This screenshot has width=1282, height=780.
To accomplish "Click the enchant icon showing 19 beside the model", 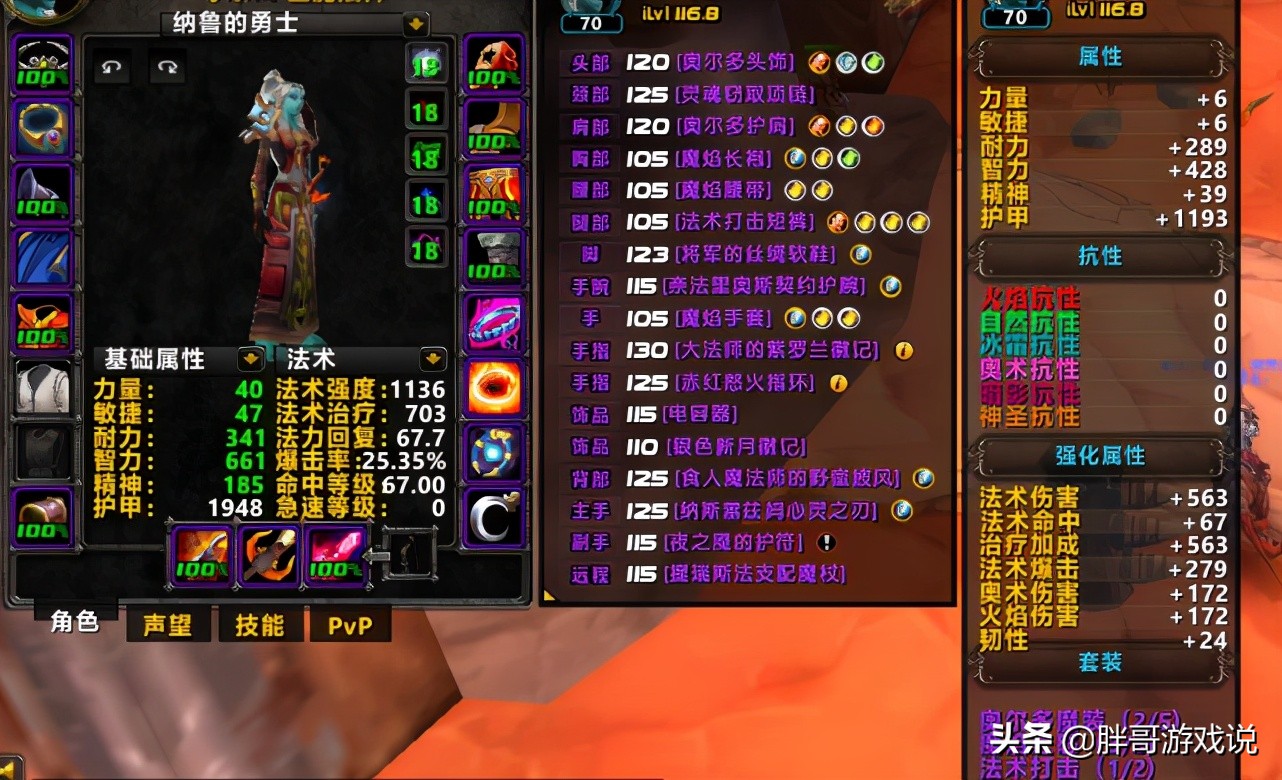I will click(x=427, y=64).
